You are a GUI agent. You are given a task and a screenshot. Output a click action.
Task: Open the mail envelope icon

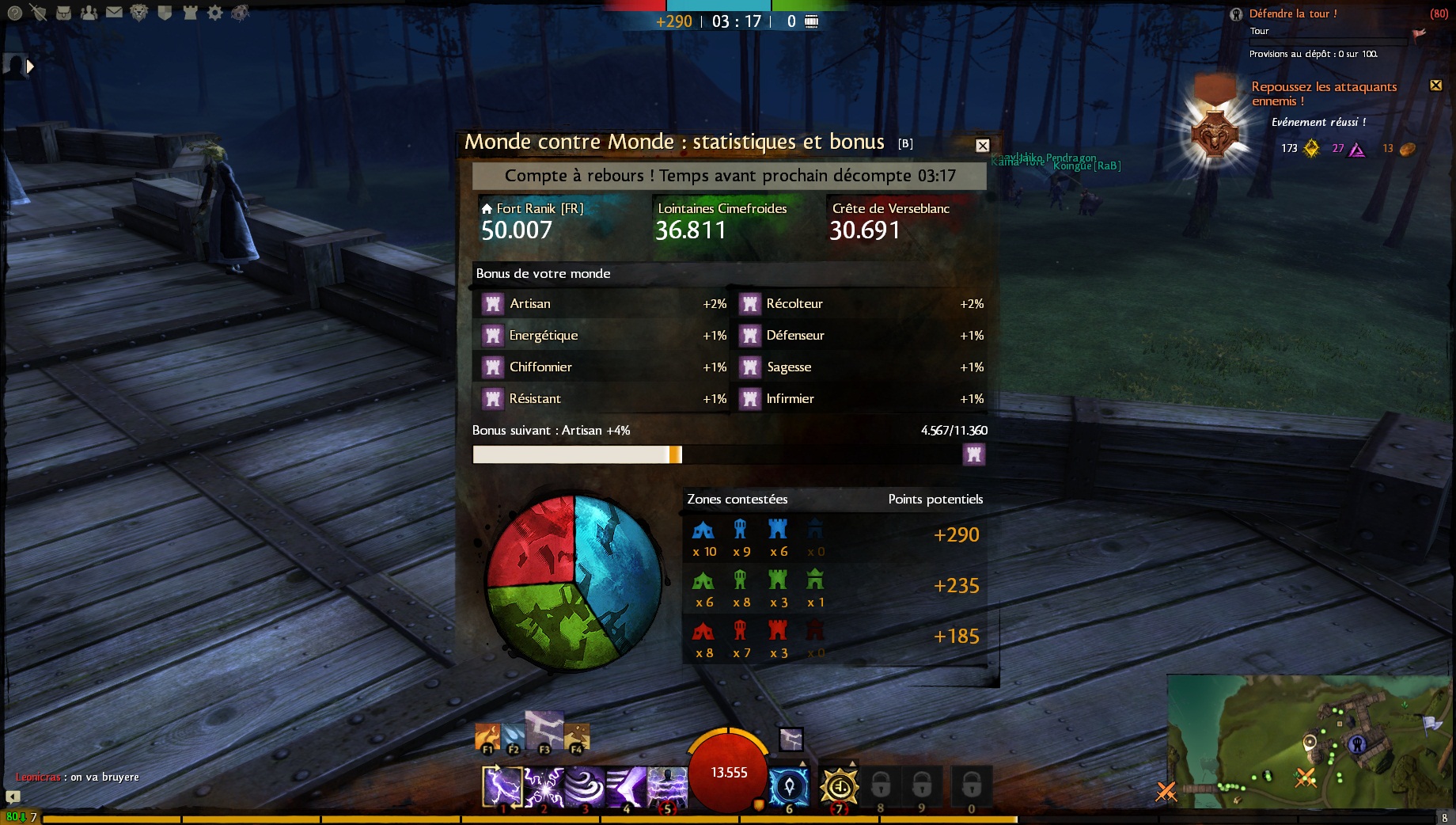tap(114, 13)
